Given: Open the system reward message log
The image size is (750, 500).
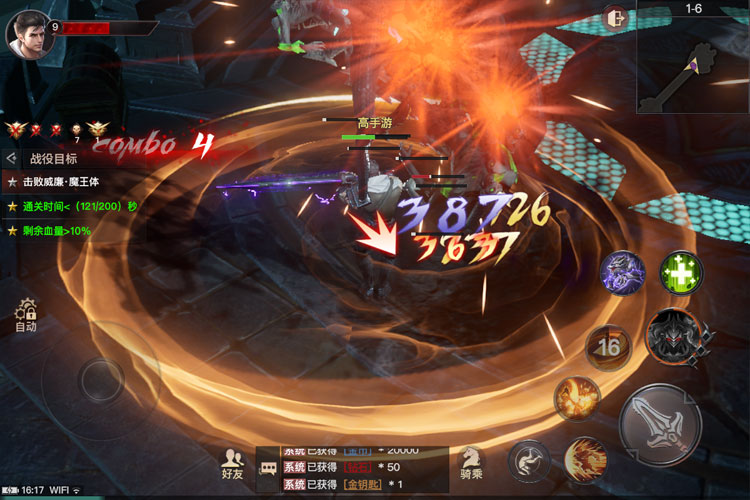Looking at the screenshot, I should [350, 469].
